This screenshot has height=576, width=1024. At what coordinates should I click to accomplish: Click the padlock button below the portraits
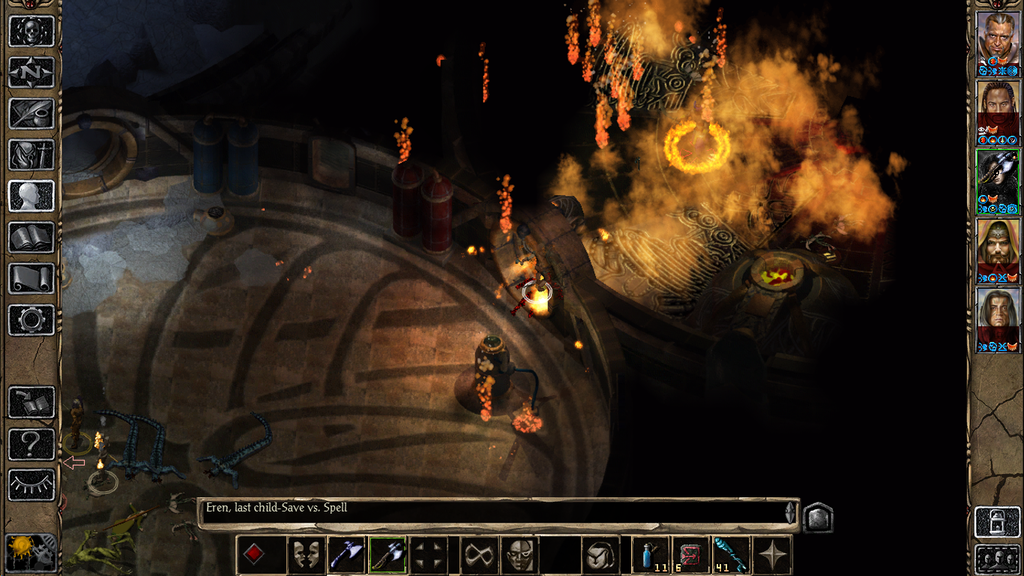pyautogui.click(x=997, y=523)
